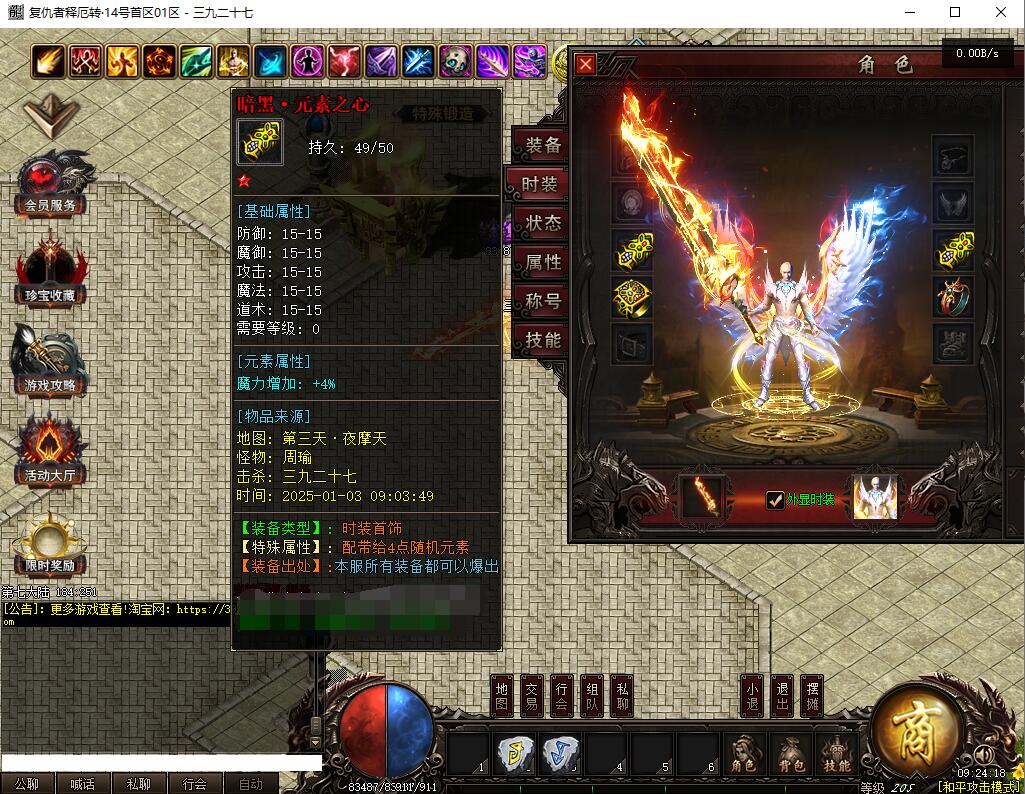Click the 退出 exit button

(x=783, y=696)
